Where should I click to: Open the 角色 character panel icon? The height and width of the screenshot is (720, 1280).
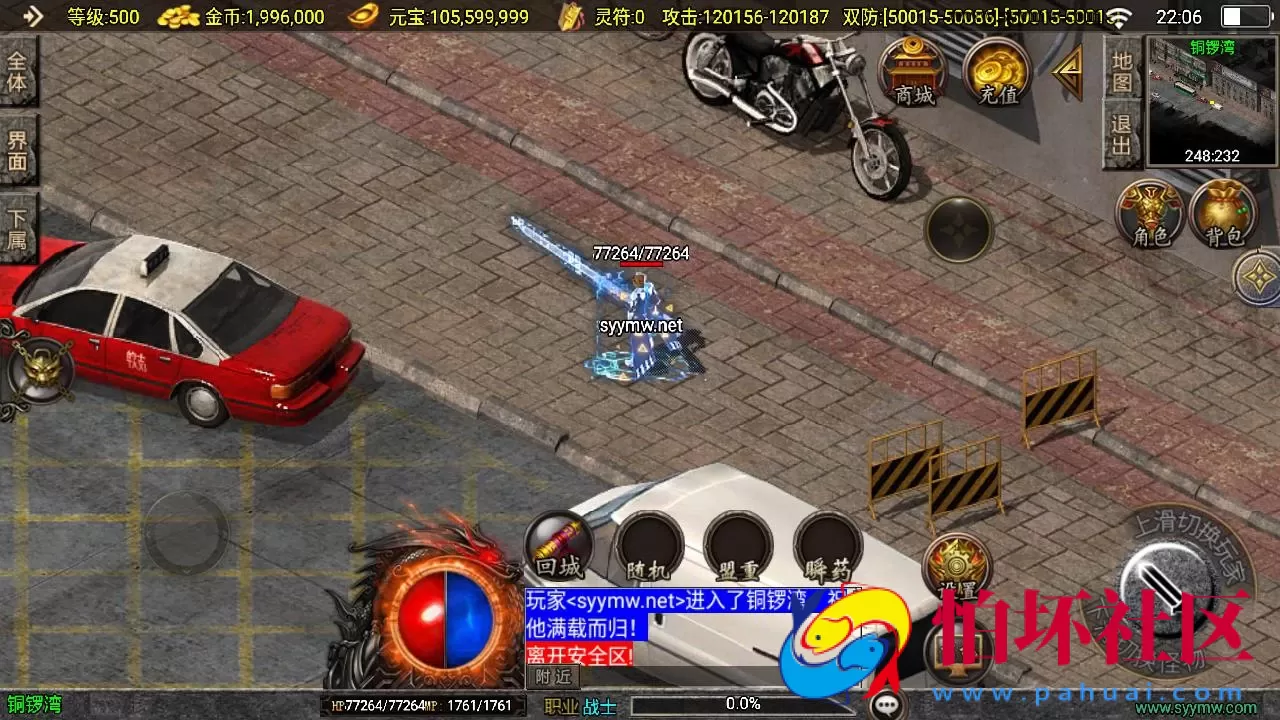[1148, 210]
